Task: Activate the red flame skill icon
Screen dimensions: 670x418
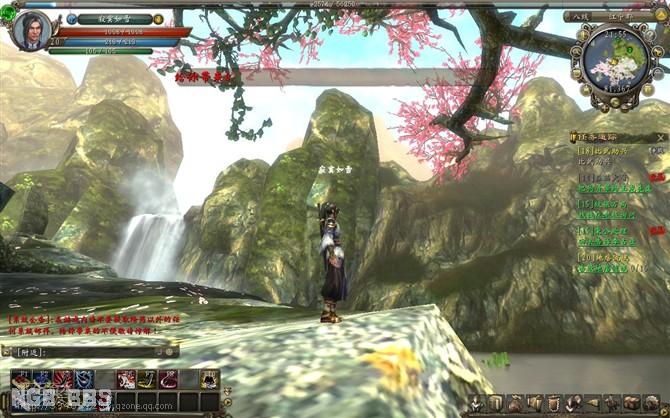Action: pyautogui.click(x=63, y=378)
